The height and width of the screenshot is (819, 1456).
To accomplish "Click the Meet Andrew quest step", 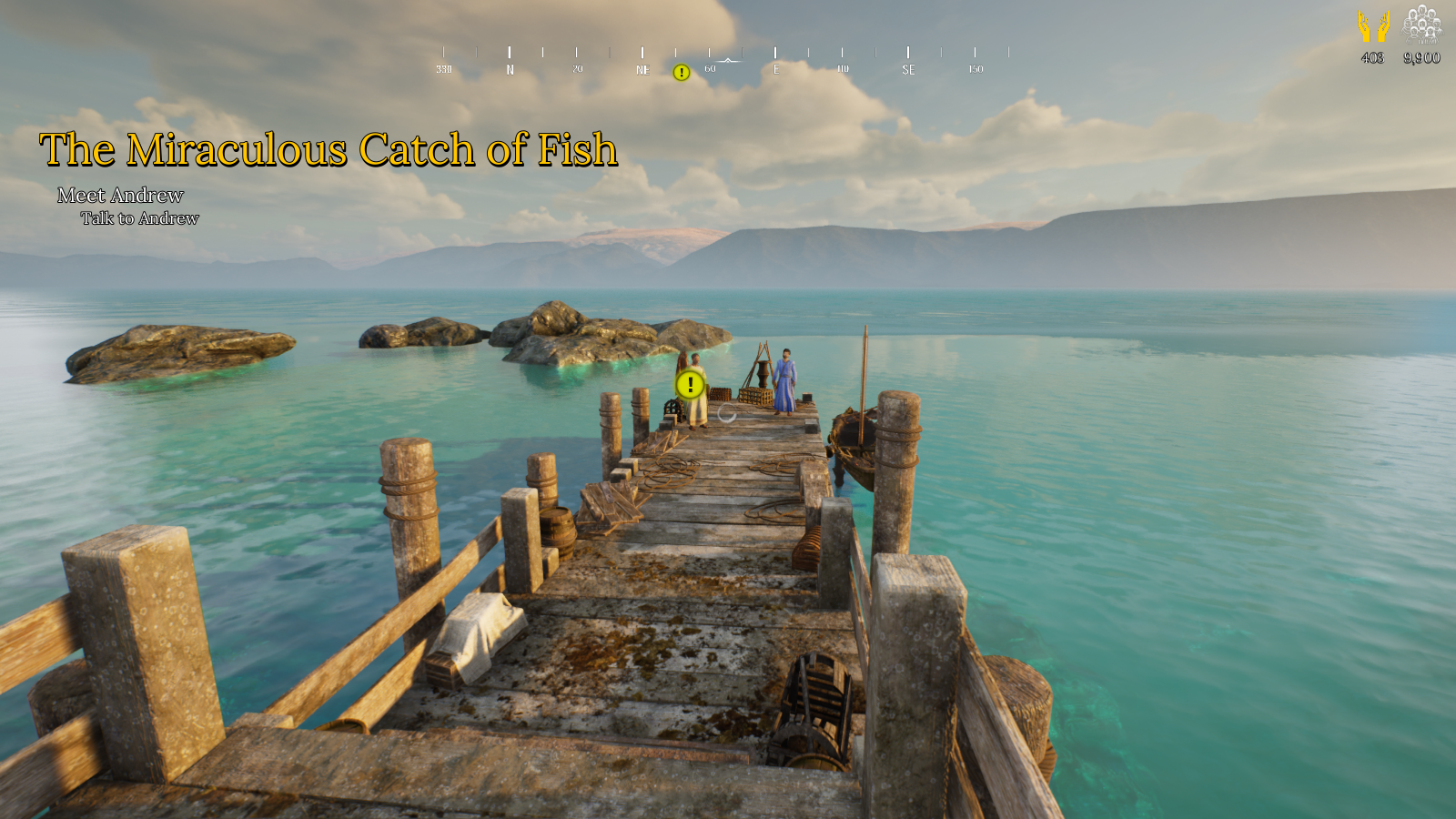I will point(120,196).
